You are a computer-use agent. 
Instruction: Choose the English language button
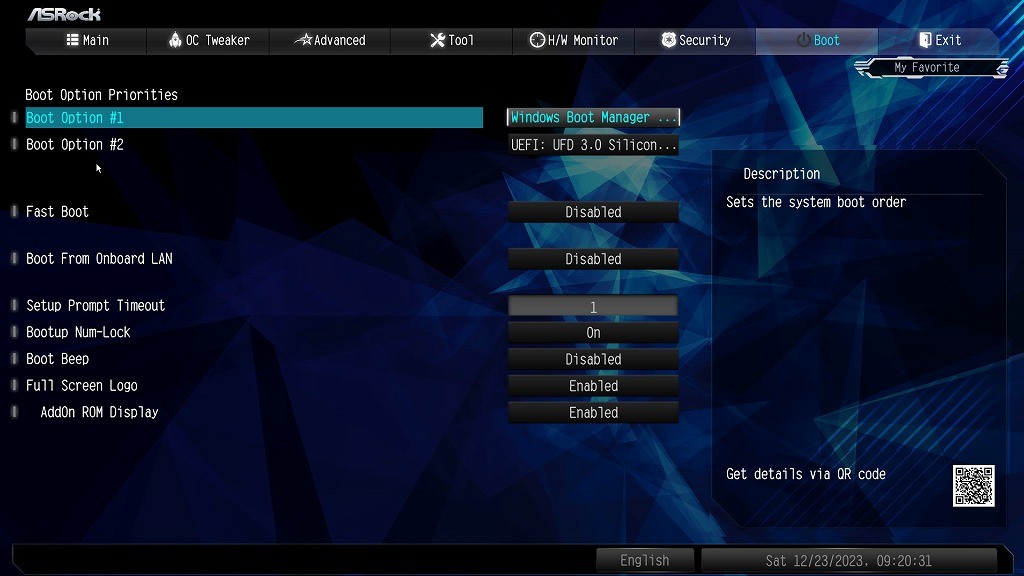[644, 560]
